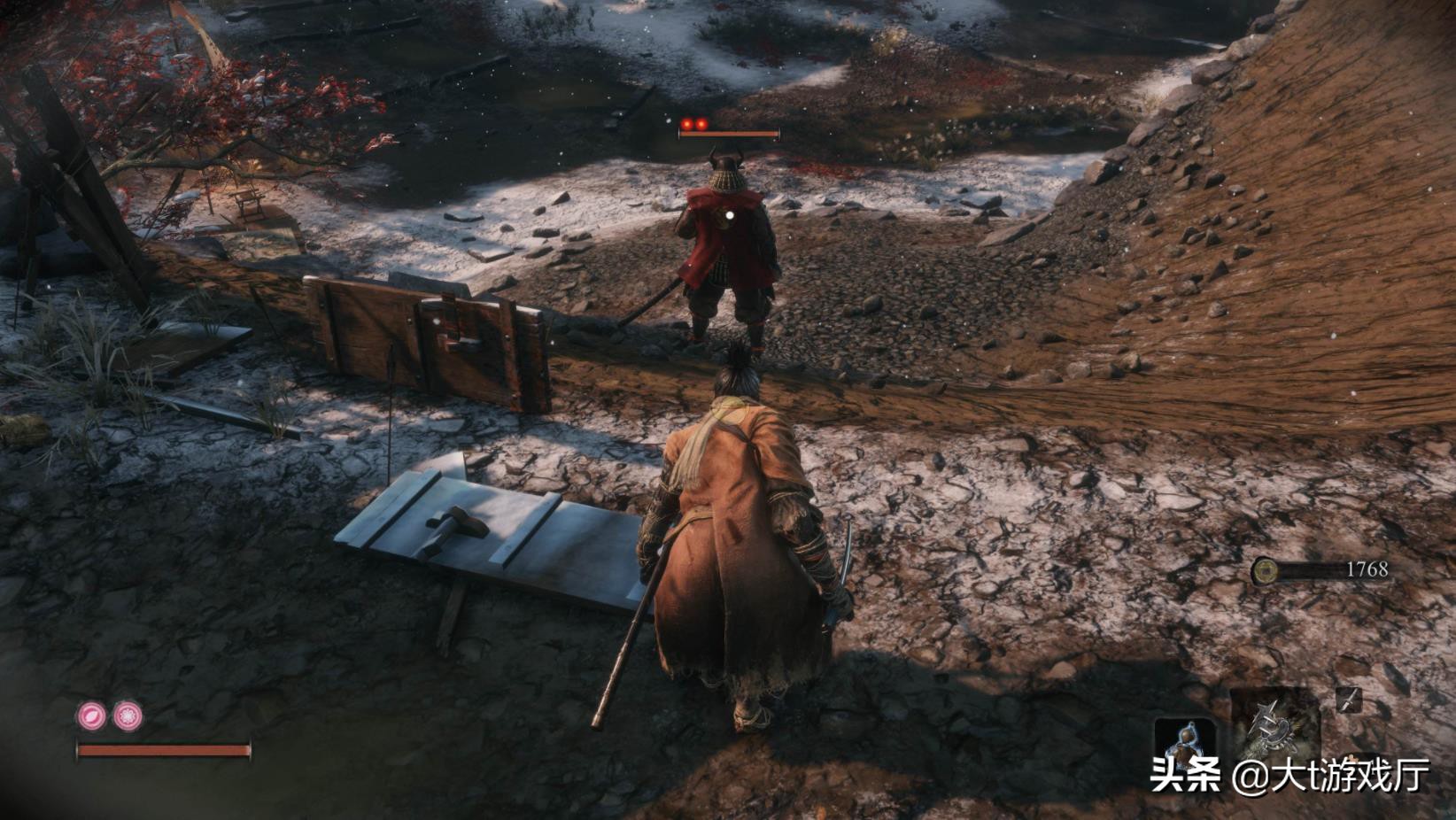This screenshot has width=1456, height=820.
Task: Click the player's red health bar
Action: tap(164, 751)
